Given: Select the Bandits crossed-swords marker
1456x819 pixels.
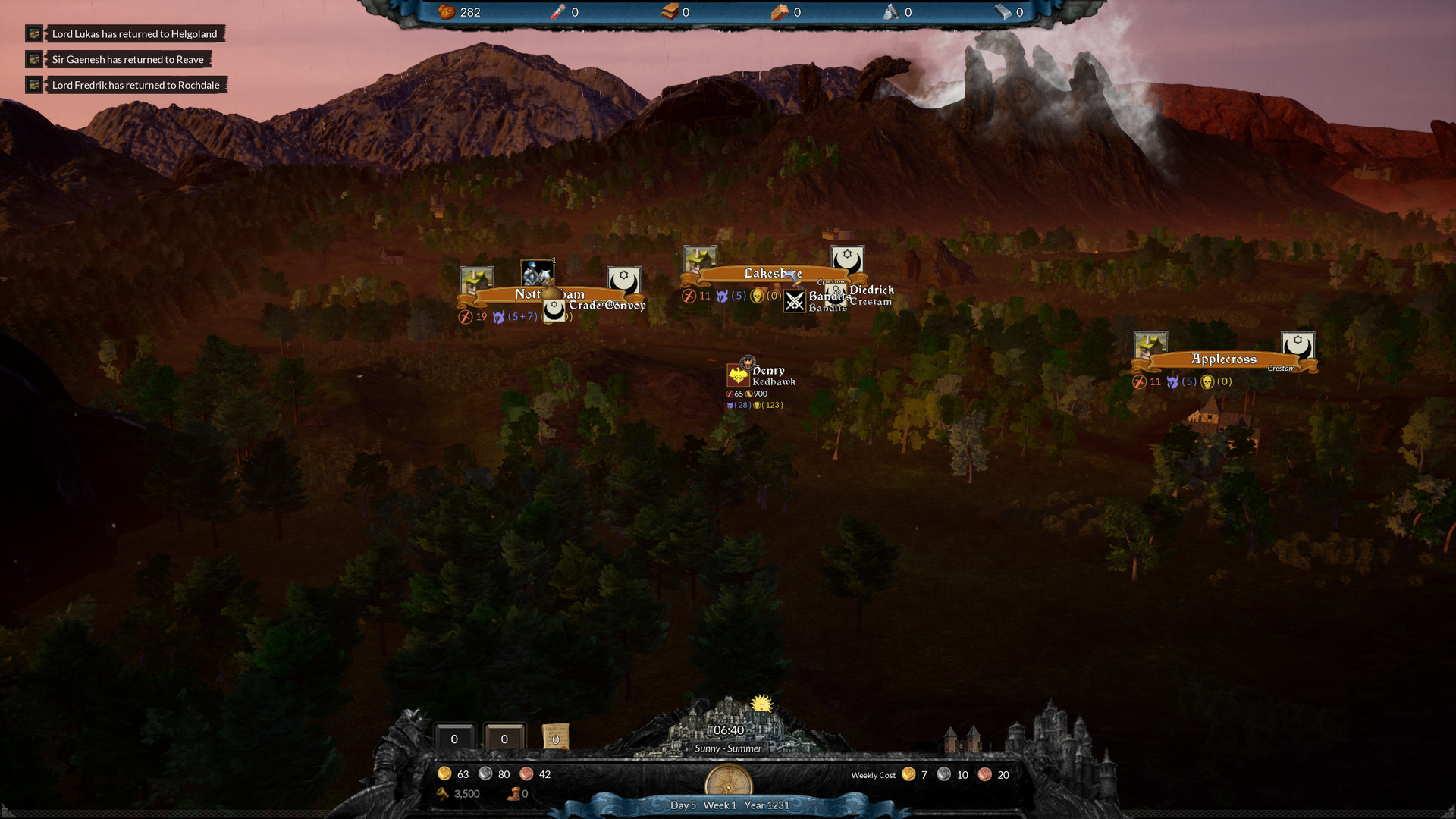Looking at the screenshot, I should click(795, 301).
